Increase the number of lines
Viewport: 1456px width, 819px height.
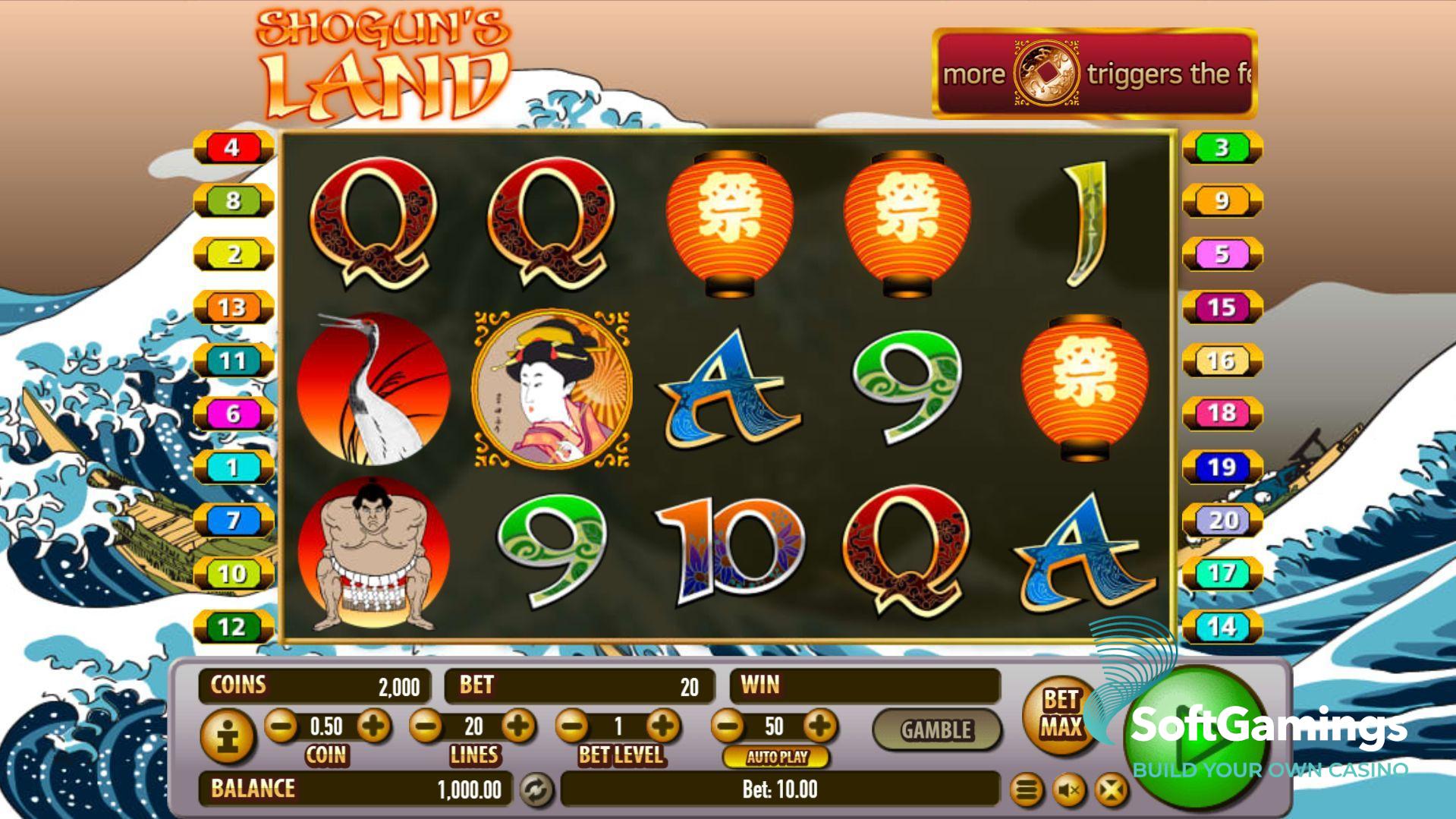click(519, 726)
